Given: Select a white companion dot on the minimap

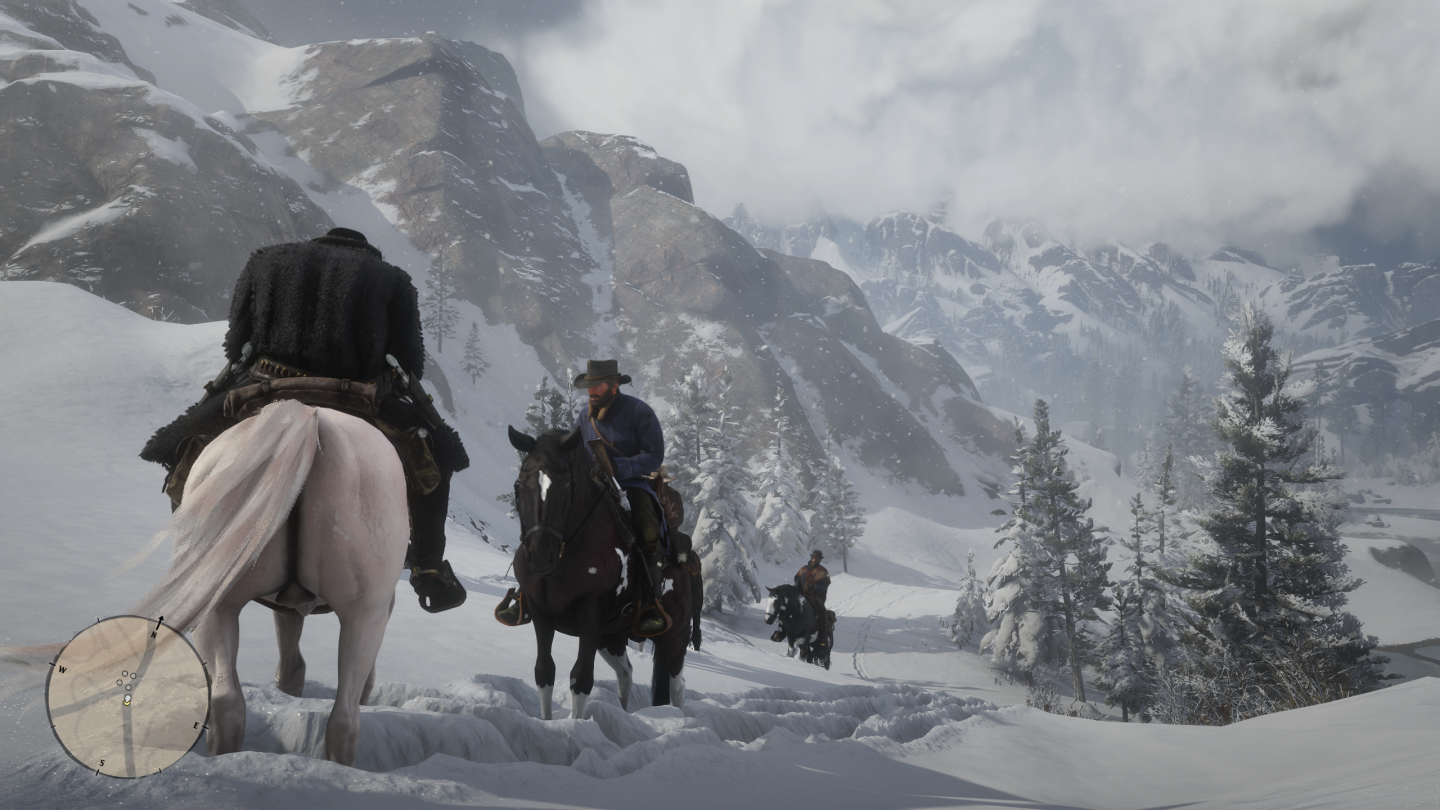Looking at the screenshot, I should pyautogui.click(x=124, y=674).
